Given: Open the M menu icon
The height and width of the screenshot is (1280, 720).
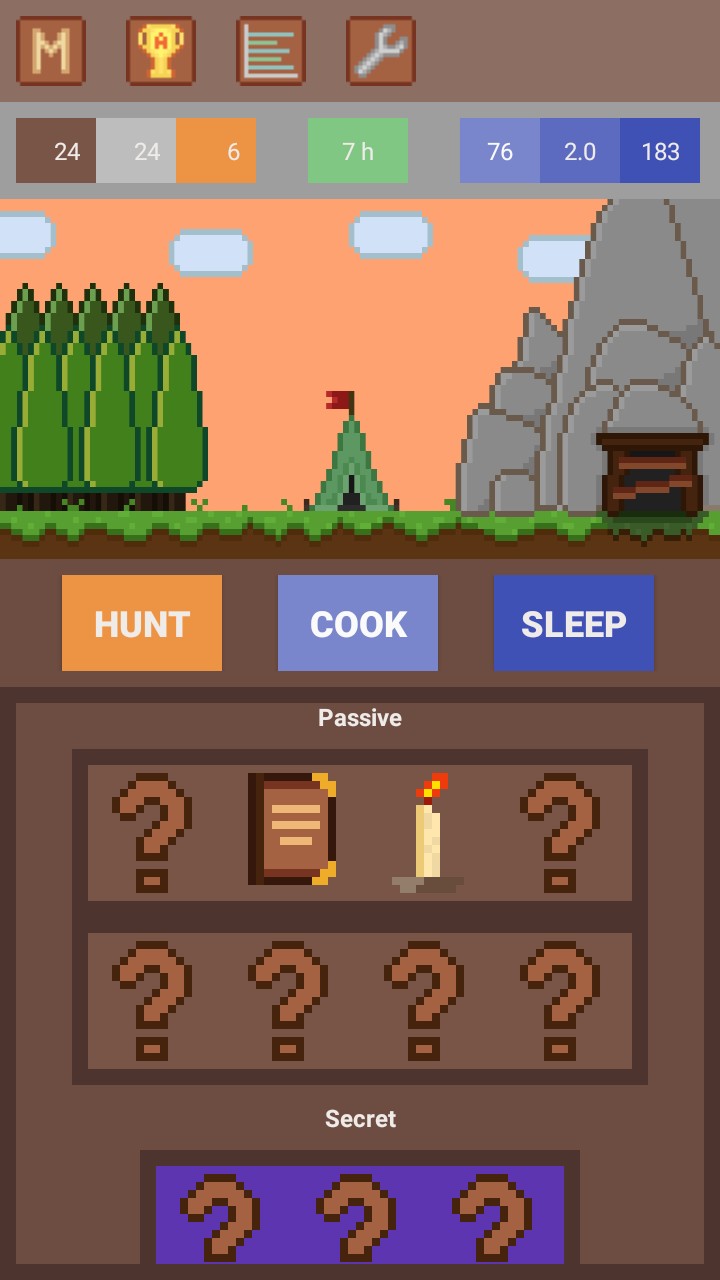Looking at the screenshot, I should pyautogui.click(x=51, y=51).
